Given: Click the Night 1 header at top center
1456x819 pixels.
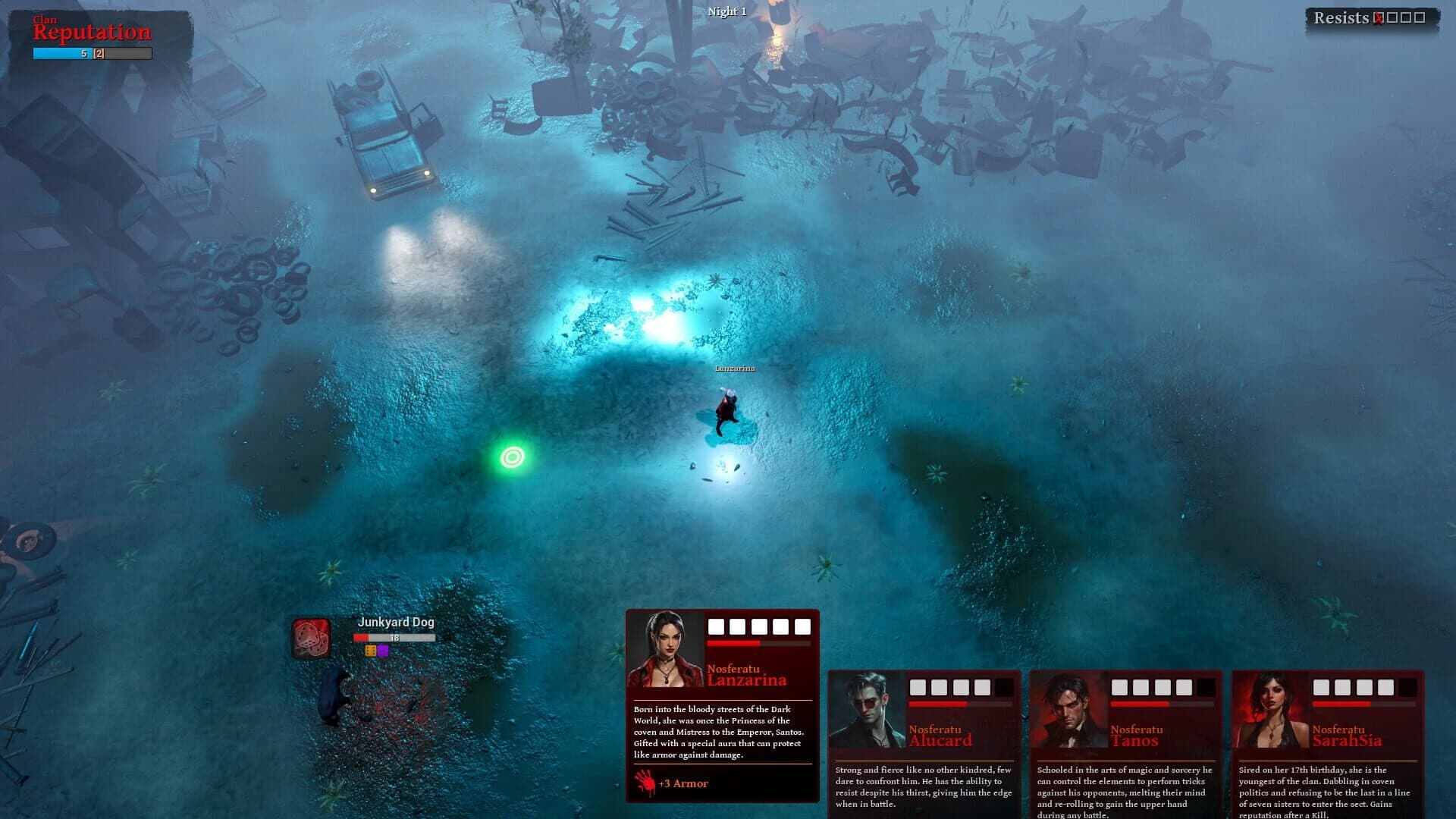Looking at the screenshot, I should pos(726,12).
